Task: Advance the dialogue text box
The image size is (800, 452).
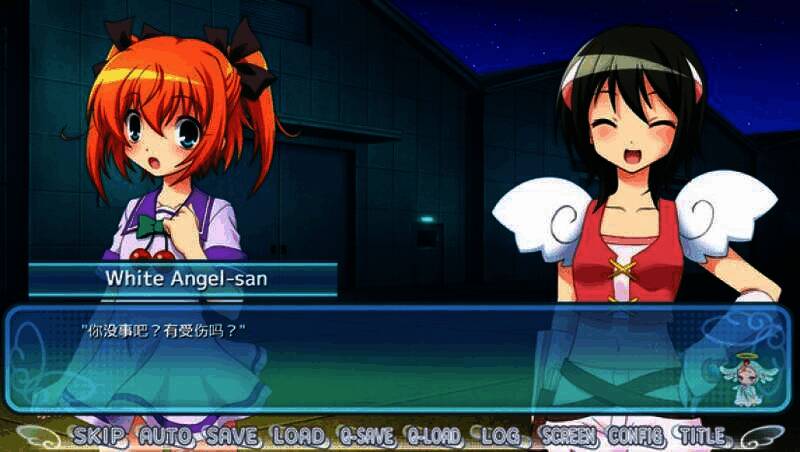Action: point(400,360)
